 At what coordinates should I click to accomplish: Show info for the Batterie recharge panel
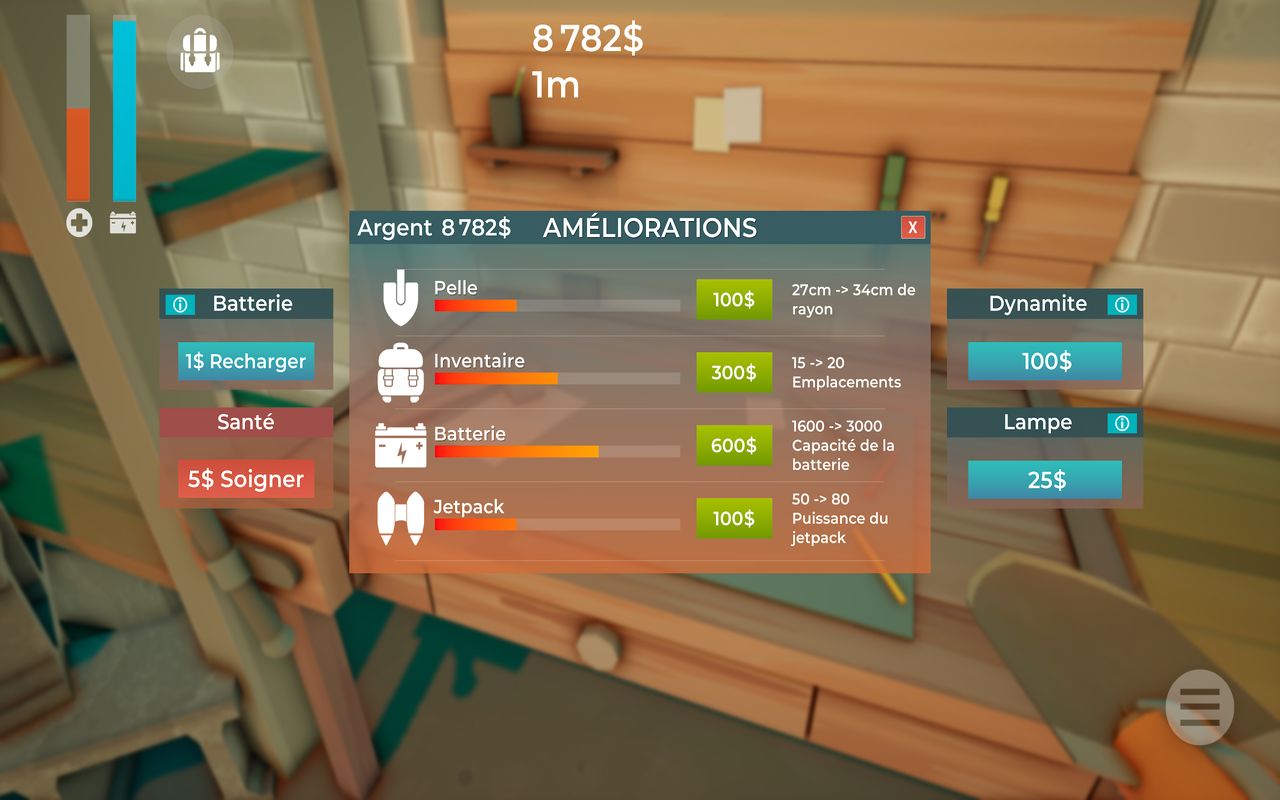(x=181, y=305)
